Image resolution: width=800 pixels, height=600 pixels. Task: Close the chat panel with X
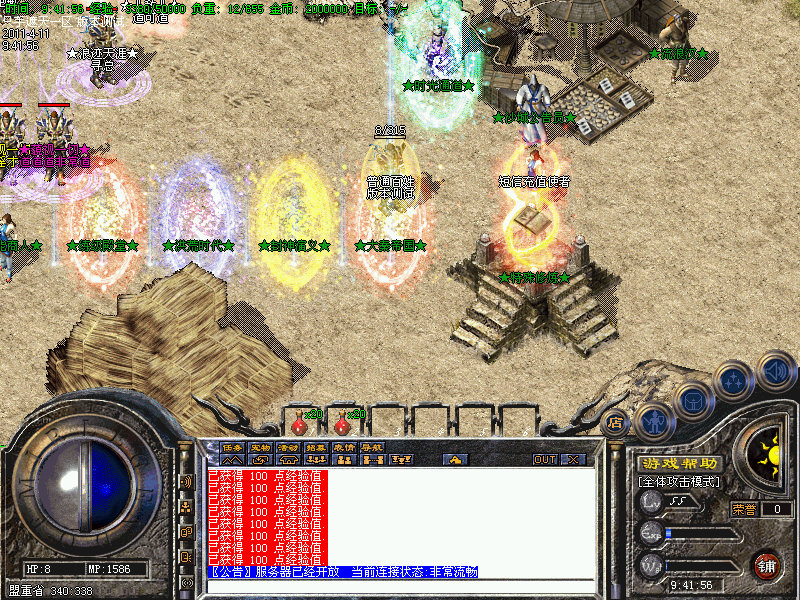point(573,460)
